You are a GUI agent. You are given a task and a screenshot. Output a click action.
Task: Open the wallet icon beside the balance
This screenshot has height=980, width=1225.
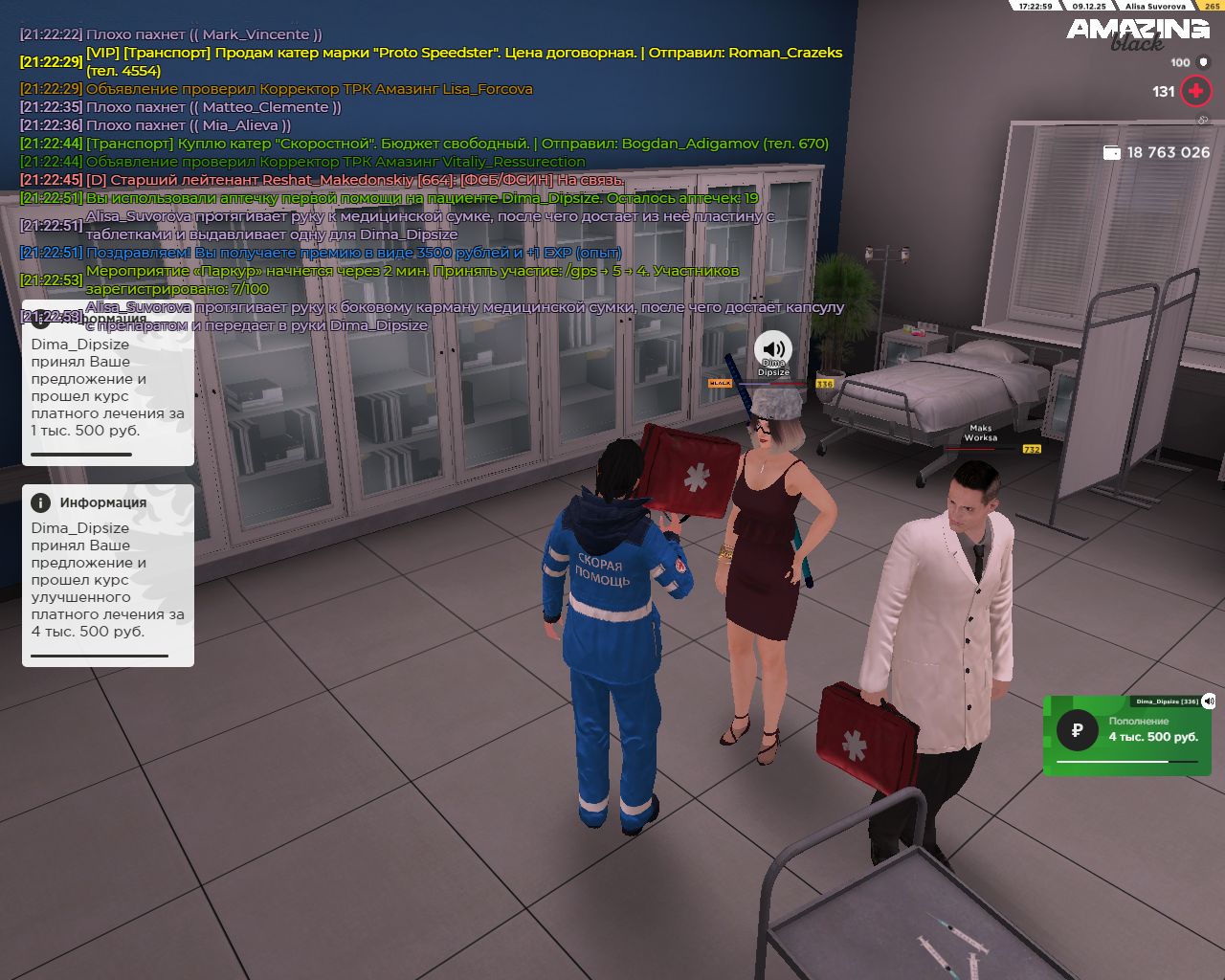(x=1112, y=152)
